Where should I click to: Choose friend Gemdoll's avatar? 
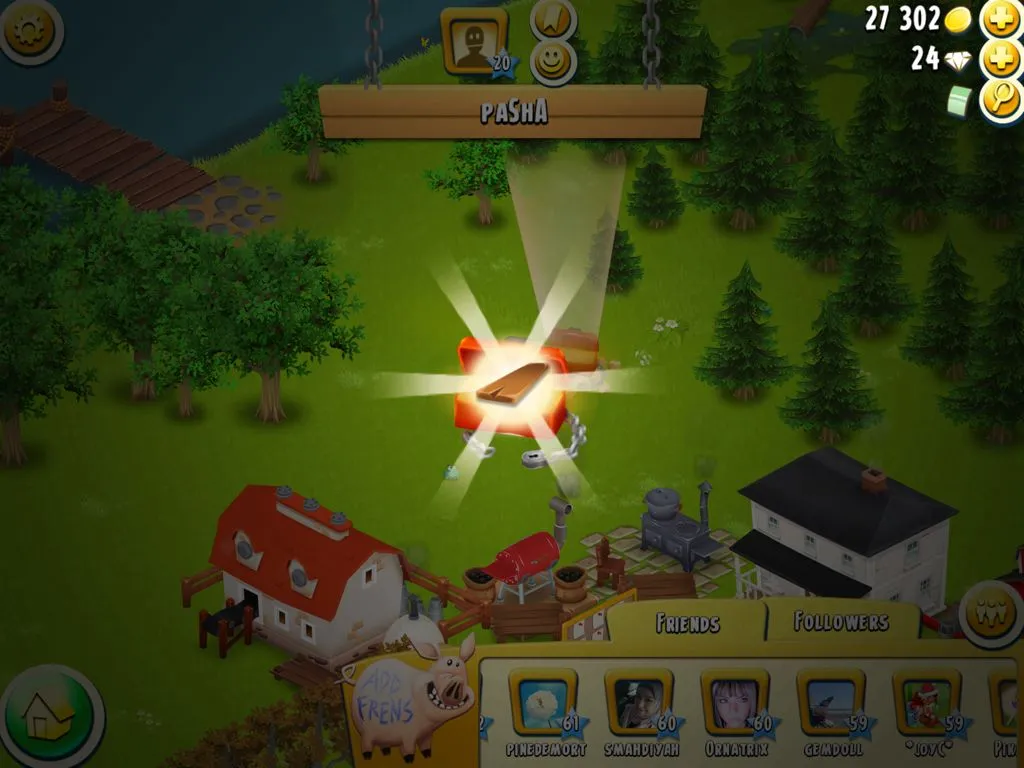click(x=830, y=702)
